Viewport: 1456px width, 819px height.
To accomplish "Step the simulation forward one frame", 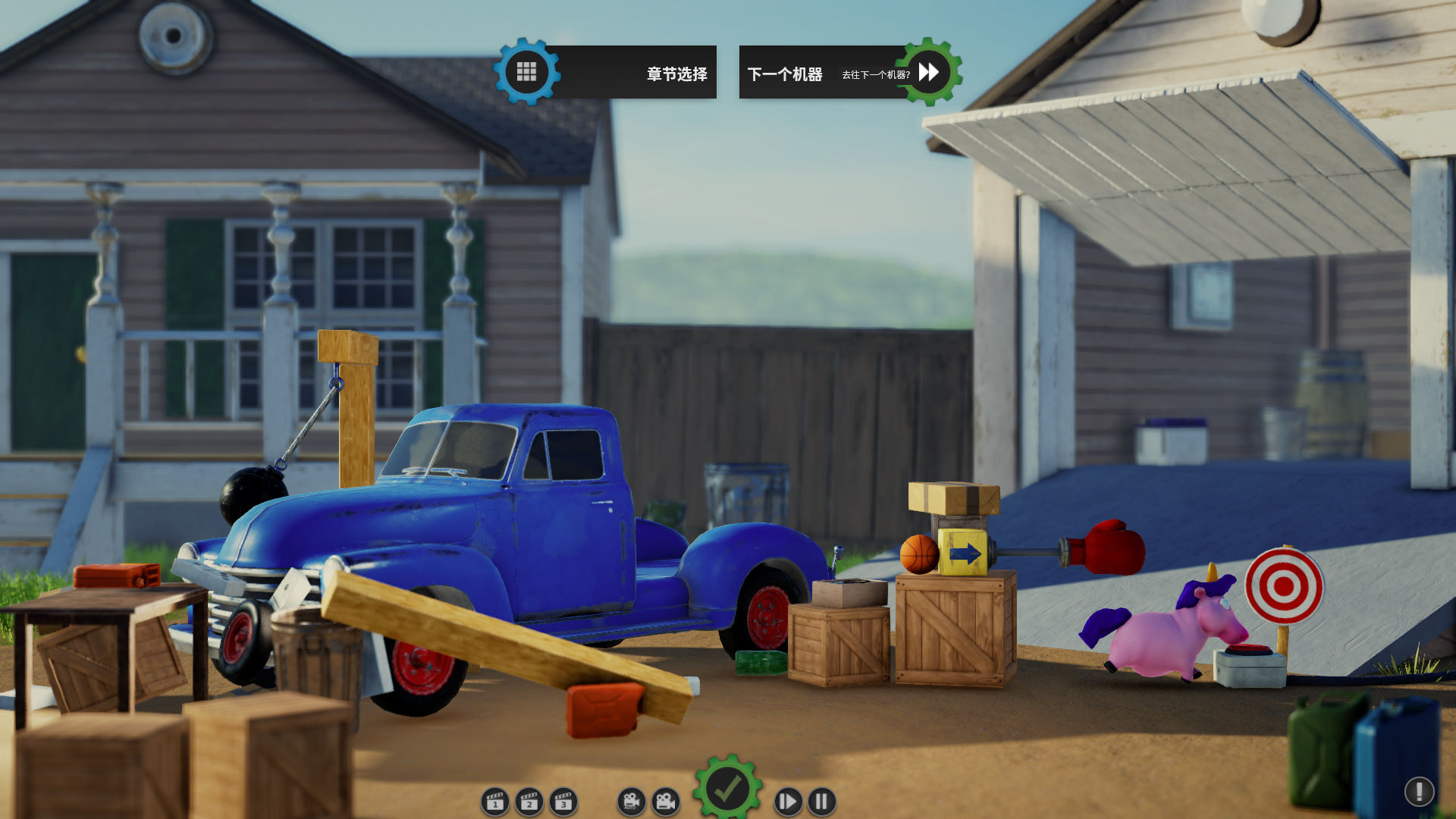I will tap(788, 801).
